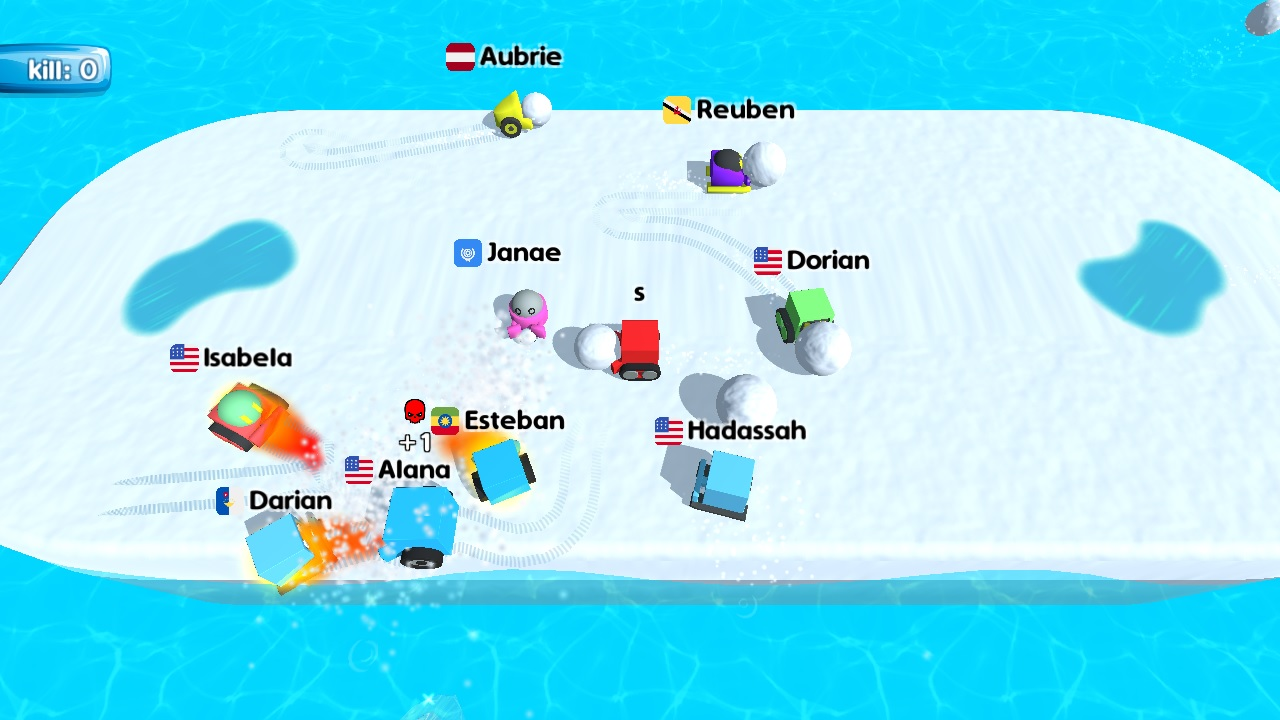
Task: Click the flag icon next to Darian
Action: (x=224, y=500)
